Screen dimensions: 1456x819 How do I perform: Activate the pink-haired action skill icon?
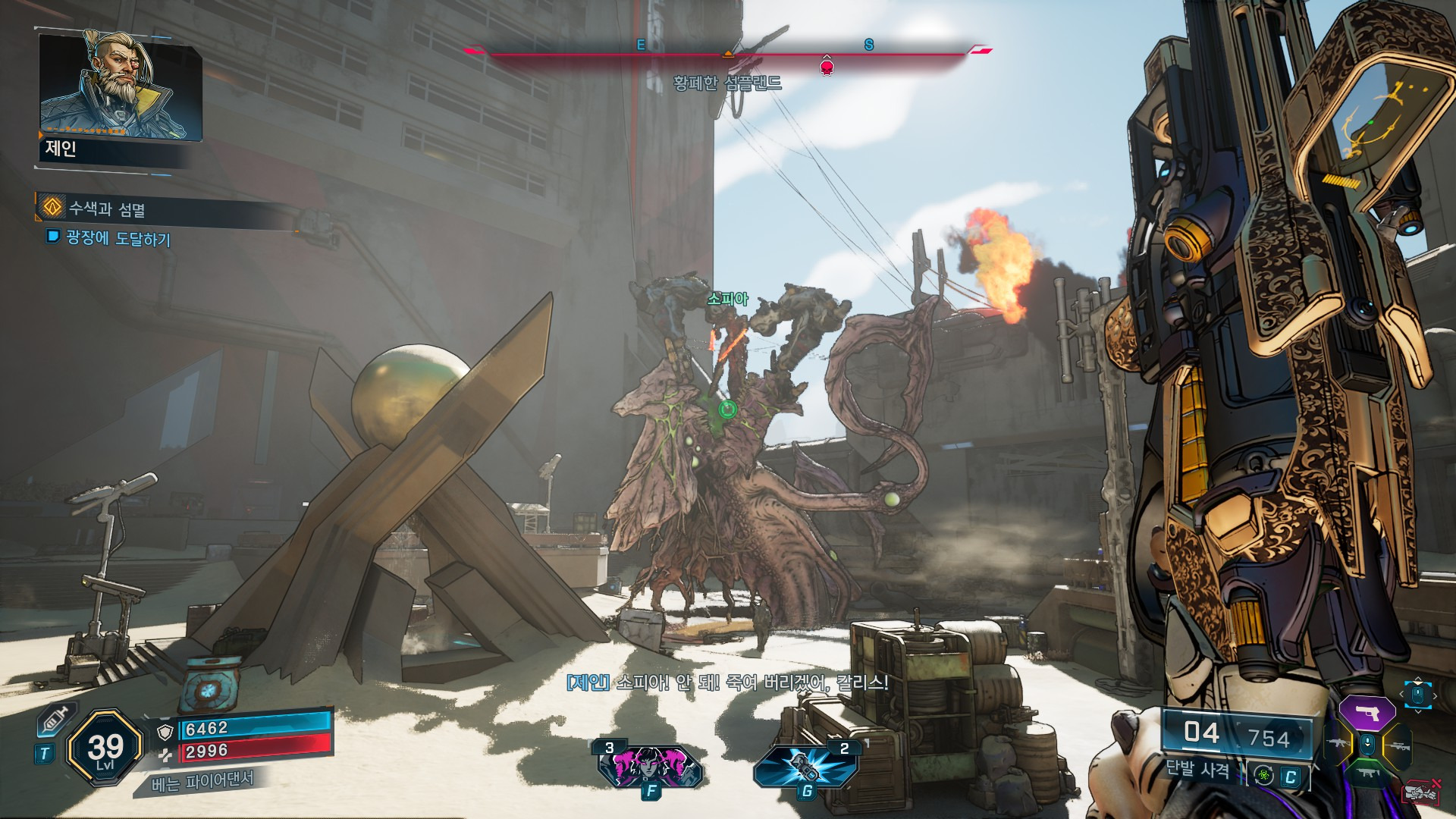pyautogui.click(x=650, y=767)
